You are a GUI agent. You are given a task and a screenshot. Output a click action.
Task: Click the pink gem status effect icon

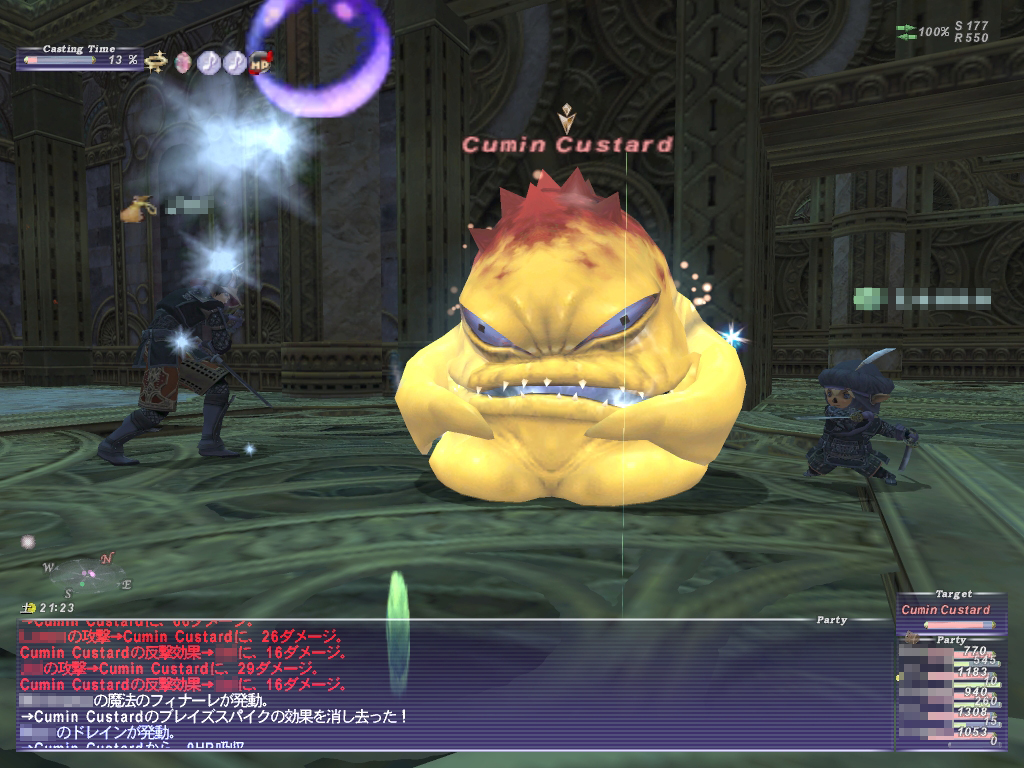182,62
